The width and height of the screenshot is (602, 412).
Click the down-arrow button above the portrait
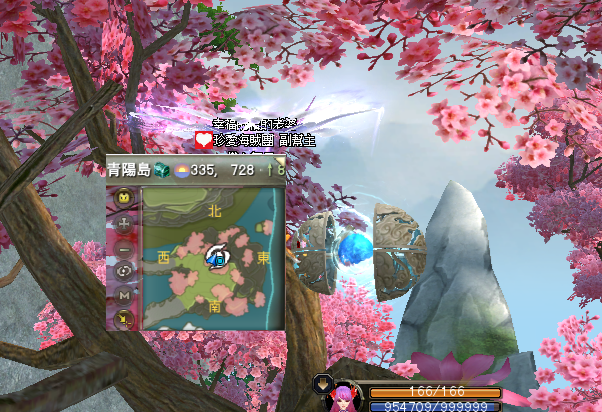point(324,382)
